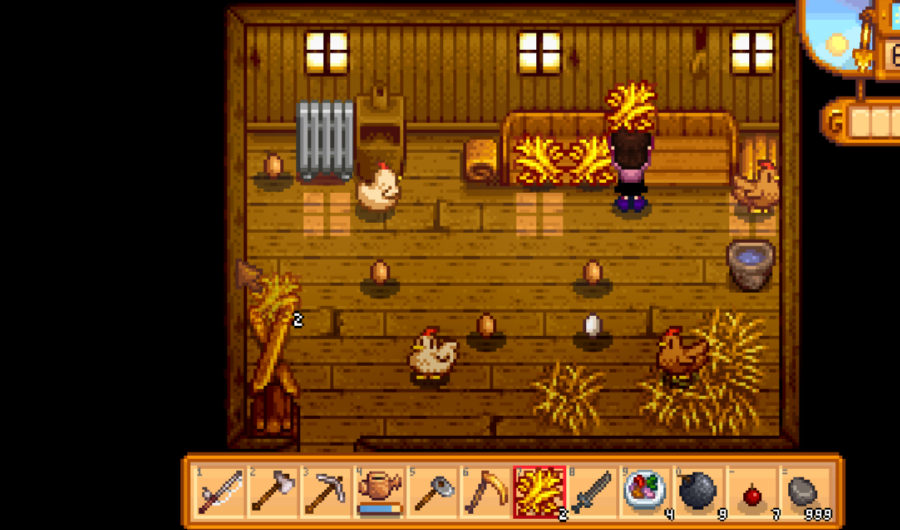Equip the sword from the toolbar

591,492
